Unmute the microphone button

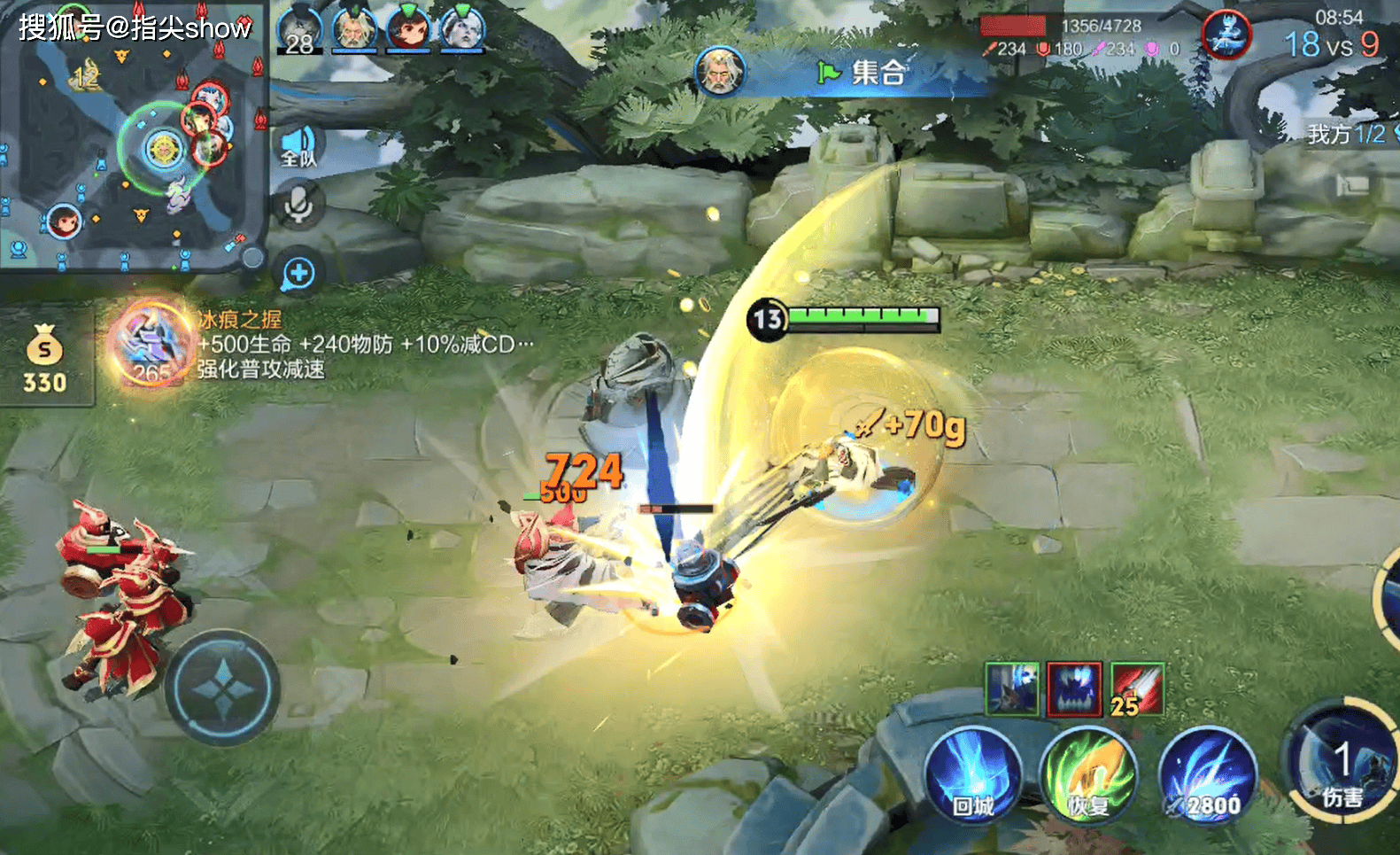point(298,205)
